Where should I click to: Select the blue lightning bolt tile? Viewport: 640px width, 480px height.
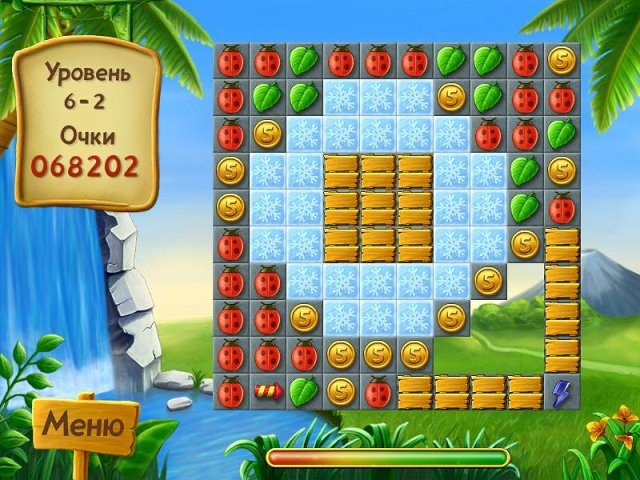coord(561,391)
